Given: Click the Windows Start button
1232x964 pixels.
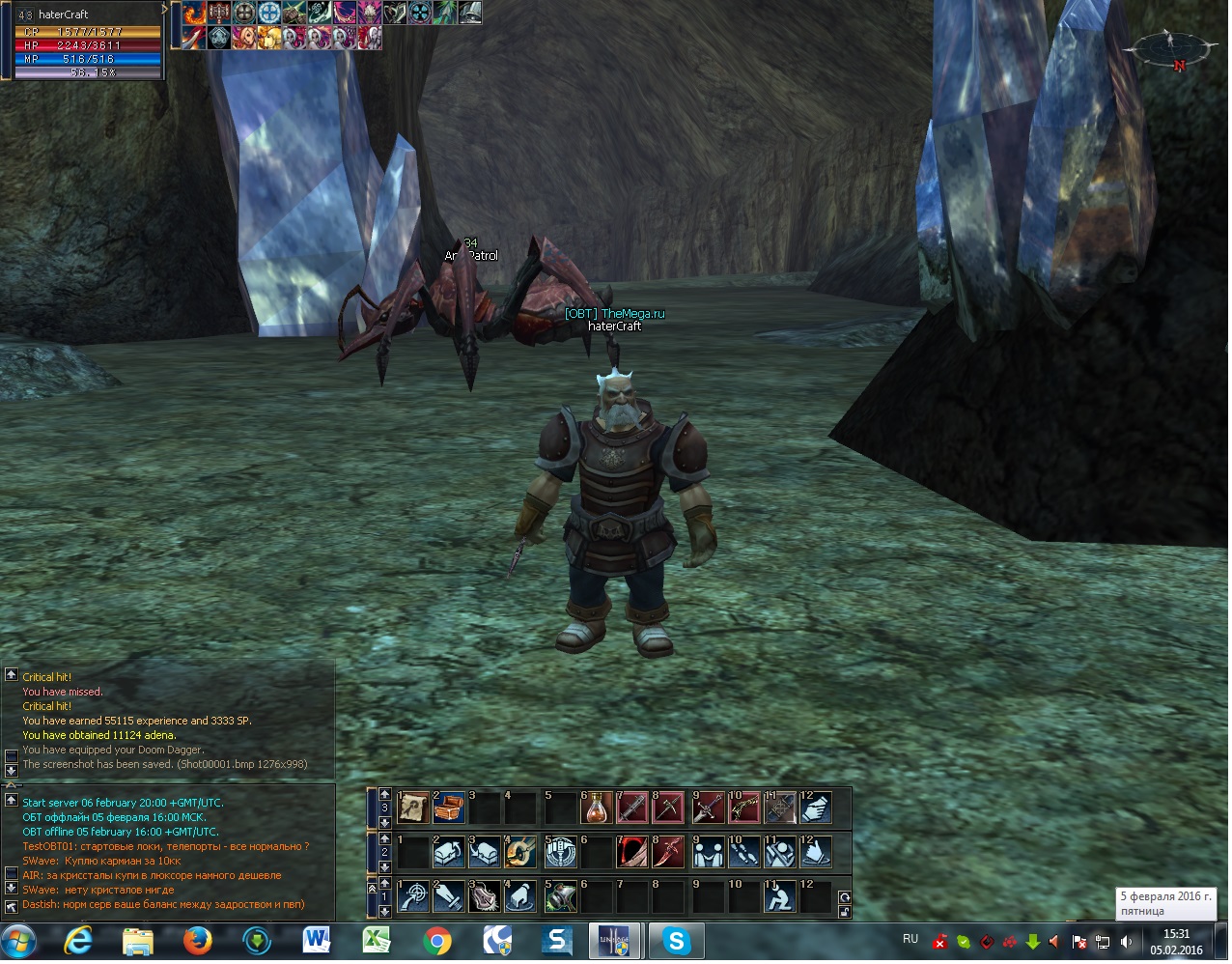Looking at the screenshot, I should click(x=18, y=941).
